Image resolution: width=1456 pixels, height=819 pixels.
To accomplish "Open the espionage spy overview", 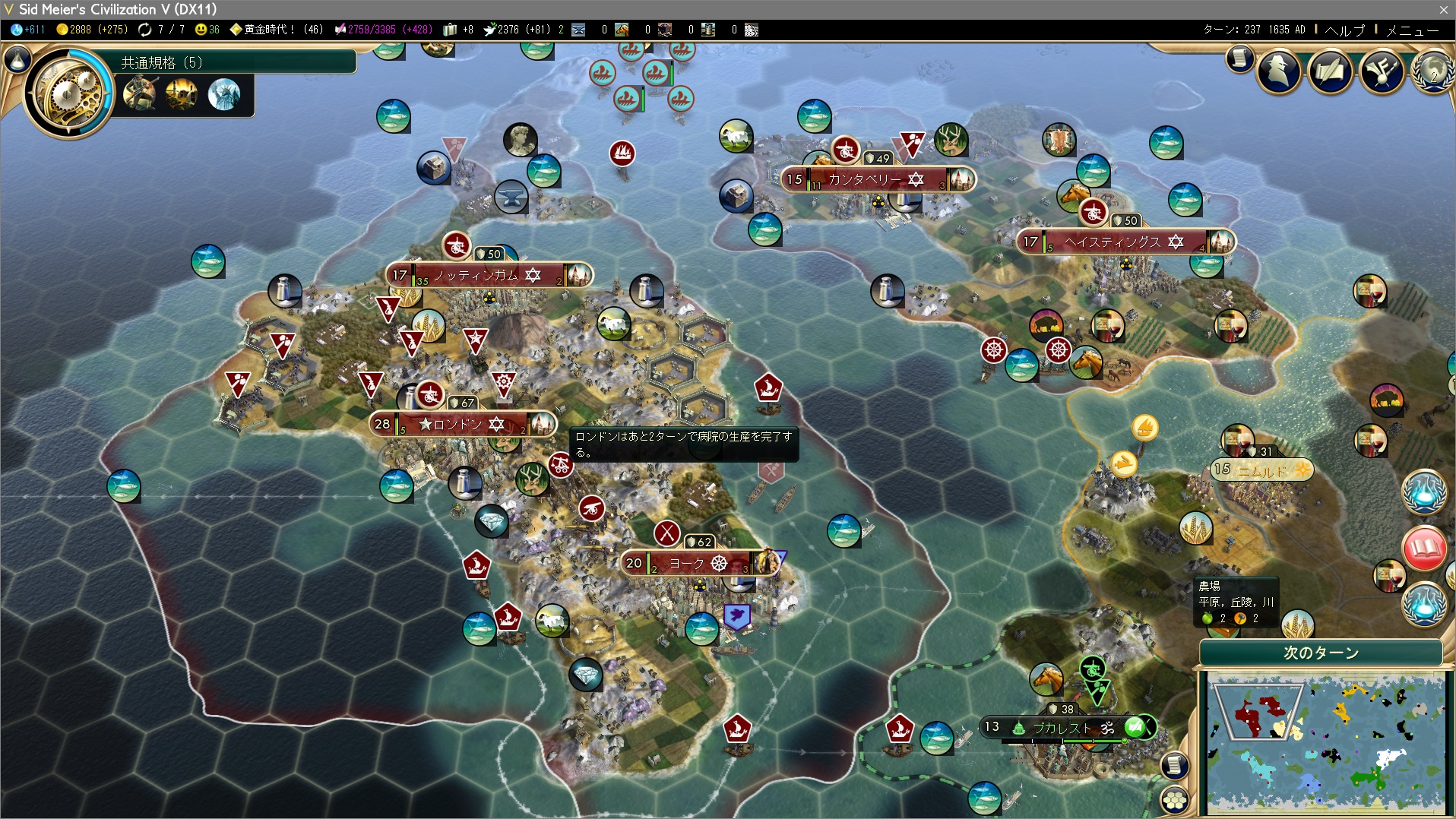I will pyautogui.click(x=1280, y=71).
